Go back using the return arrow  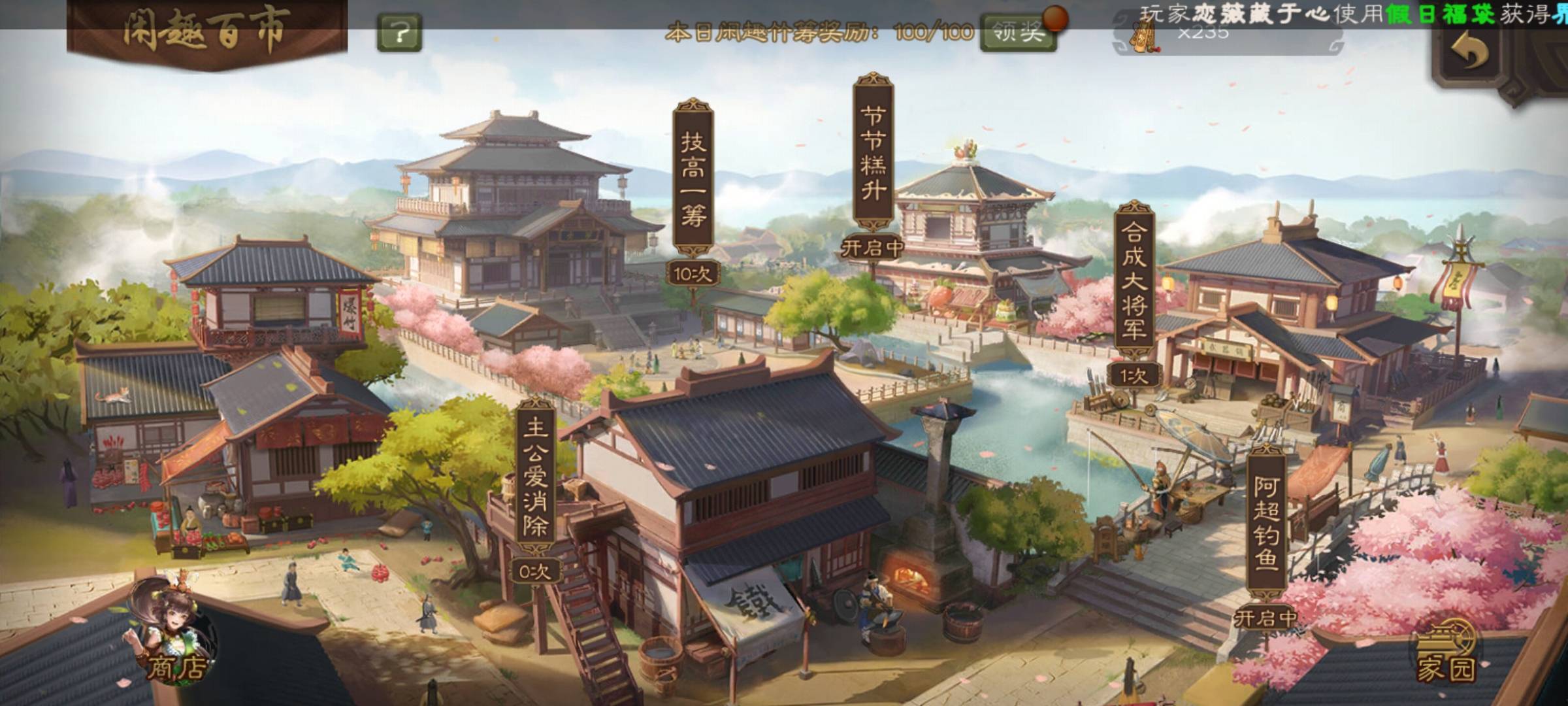click(1469, 50)
